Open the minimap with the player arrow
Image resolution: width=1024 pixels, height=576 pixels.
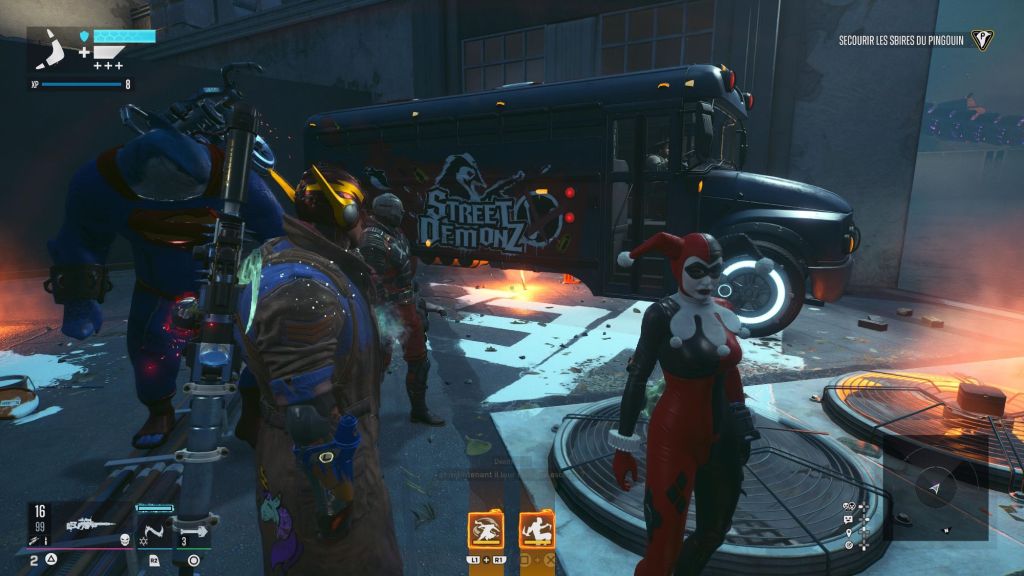pyautogui.click(x=936, y=487)
